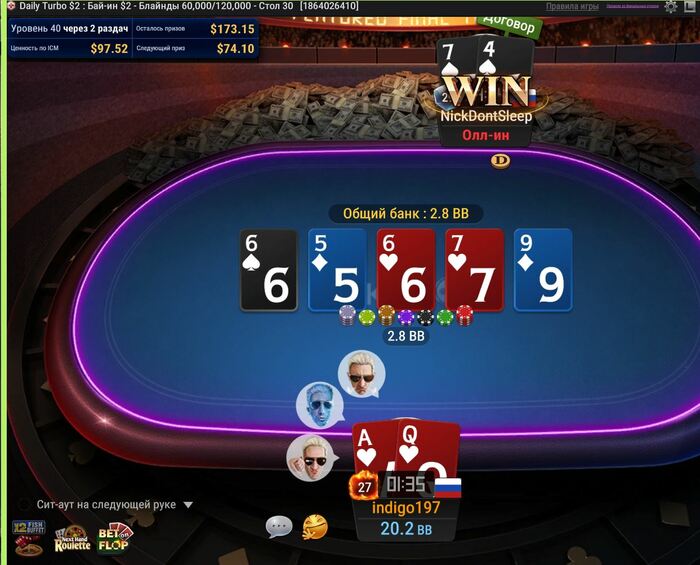Screen dimensions: 700x565
Task: Open the emoji reactions picker
Action: pos(315,526)
